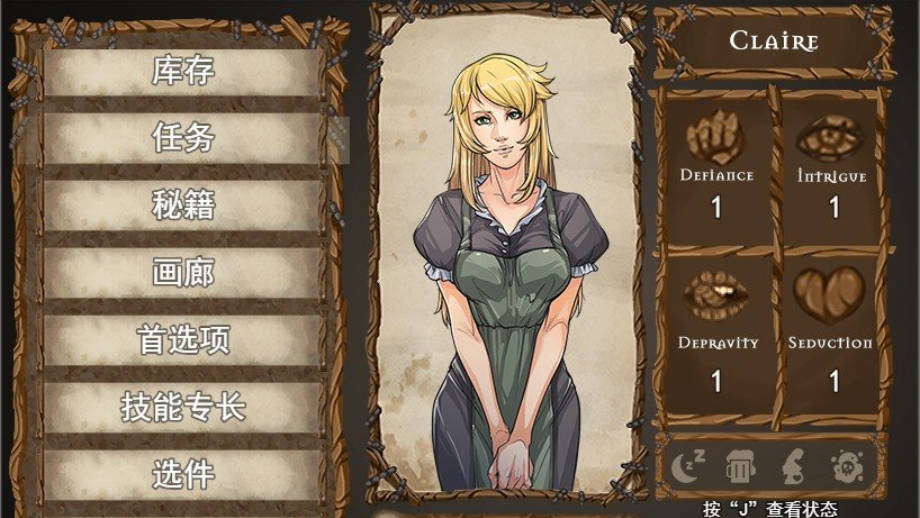Select the Intrigue eye icon

point(831,137)
